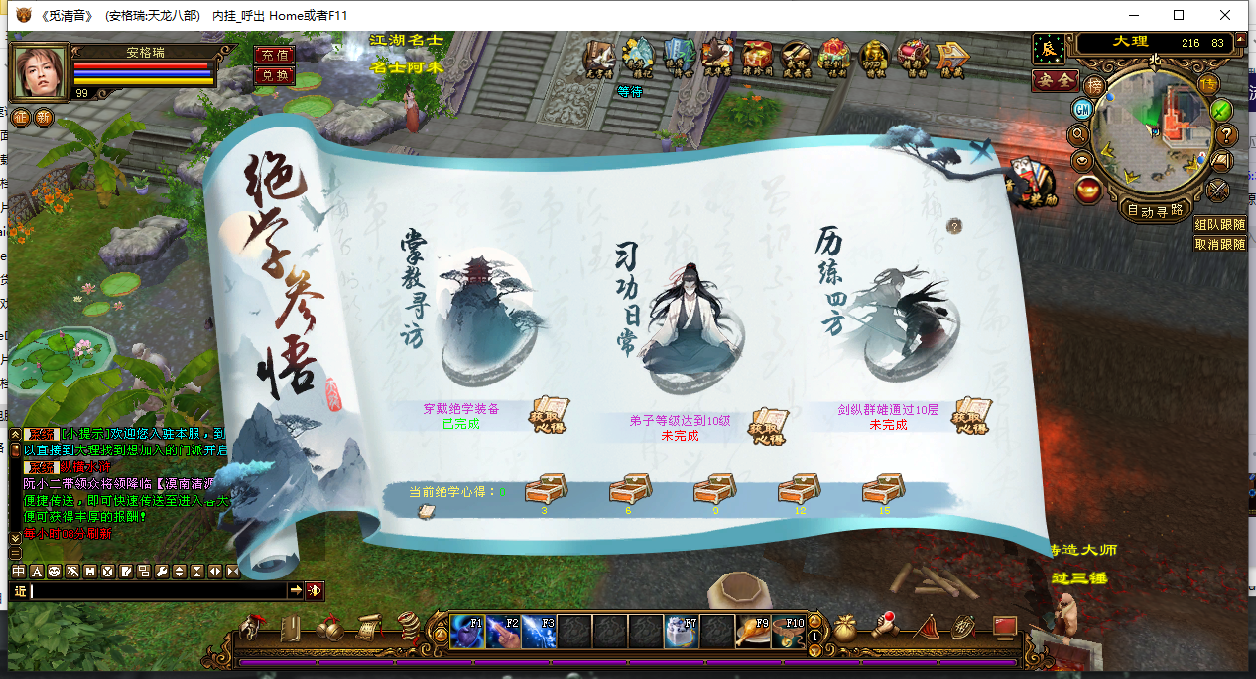Select the 安格瑞 character portrait

point(40,72)
